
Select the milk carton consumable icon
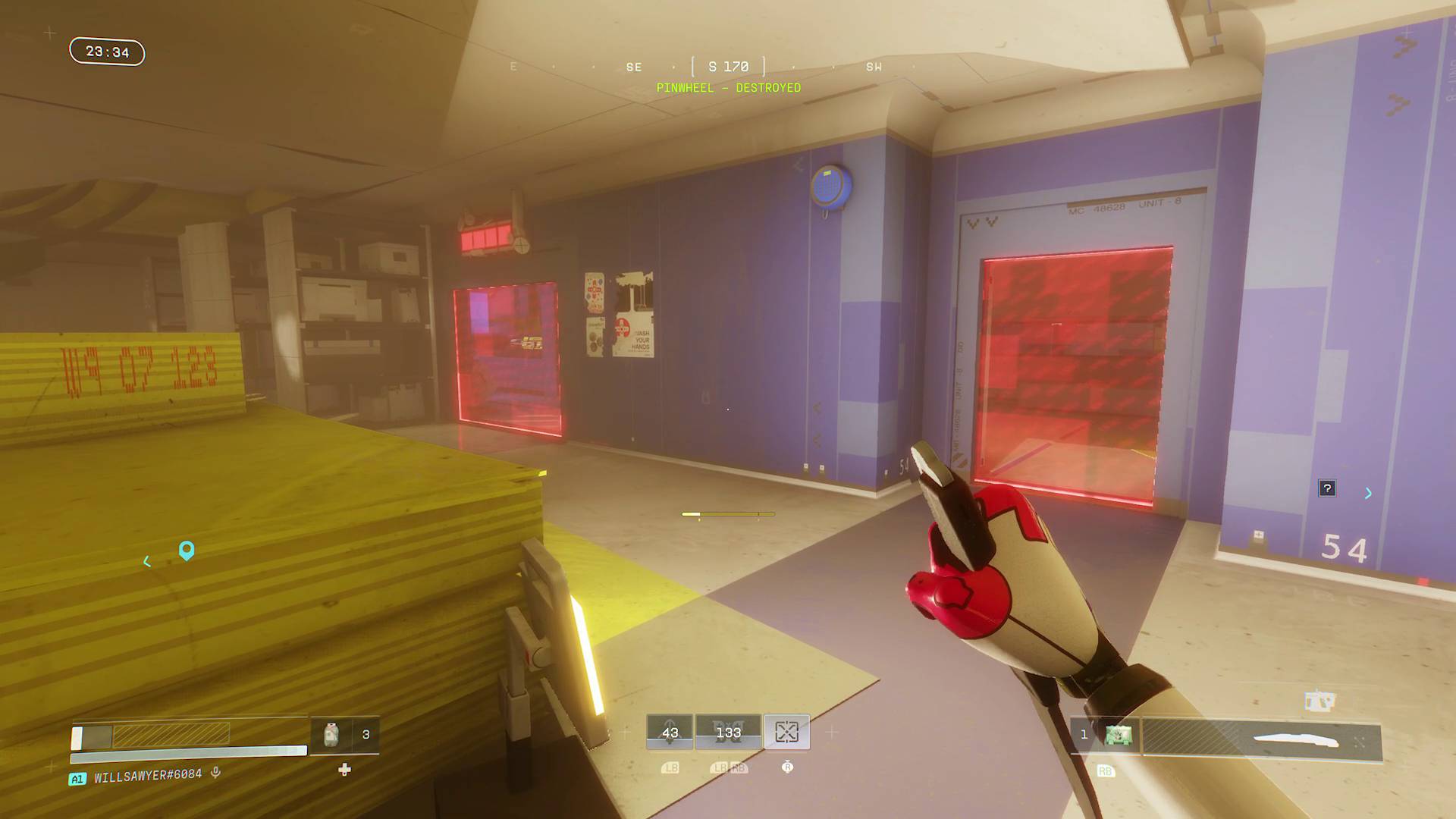(332, 733)
